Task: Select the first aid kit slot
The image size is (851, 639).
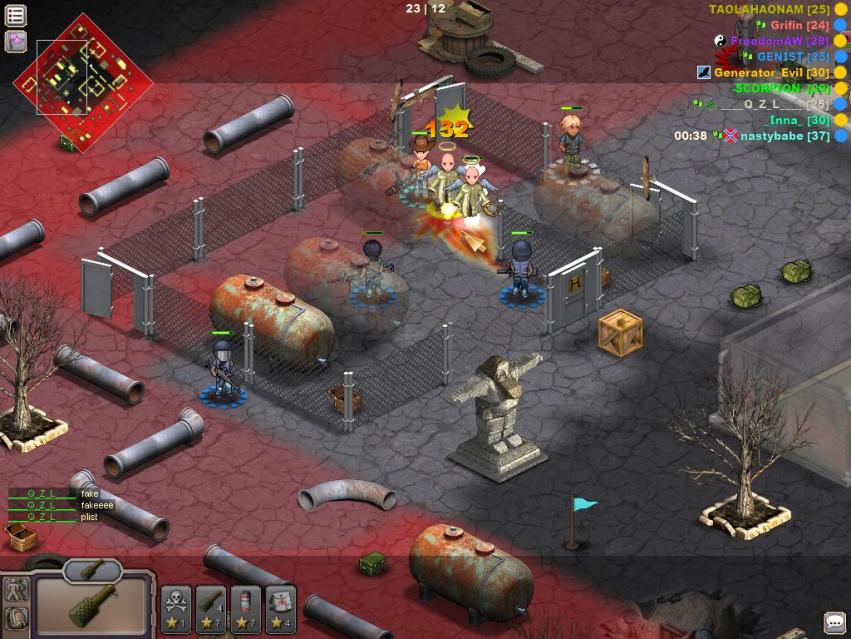Action: point(281,609)
